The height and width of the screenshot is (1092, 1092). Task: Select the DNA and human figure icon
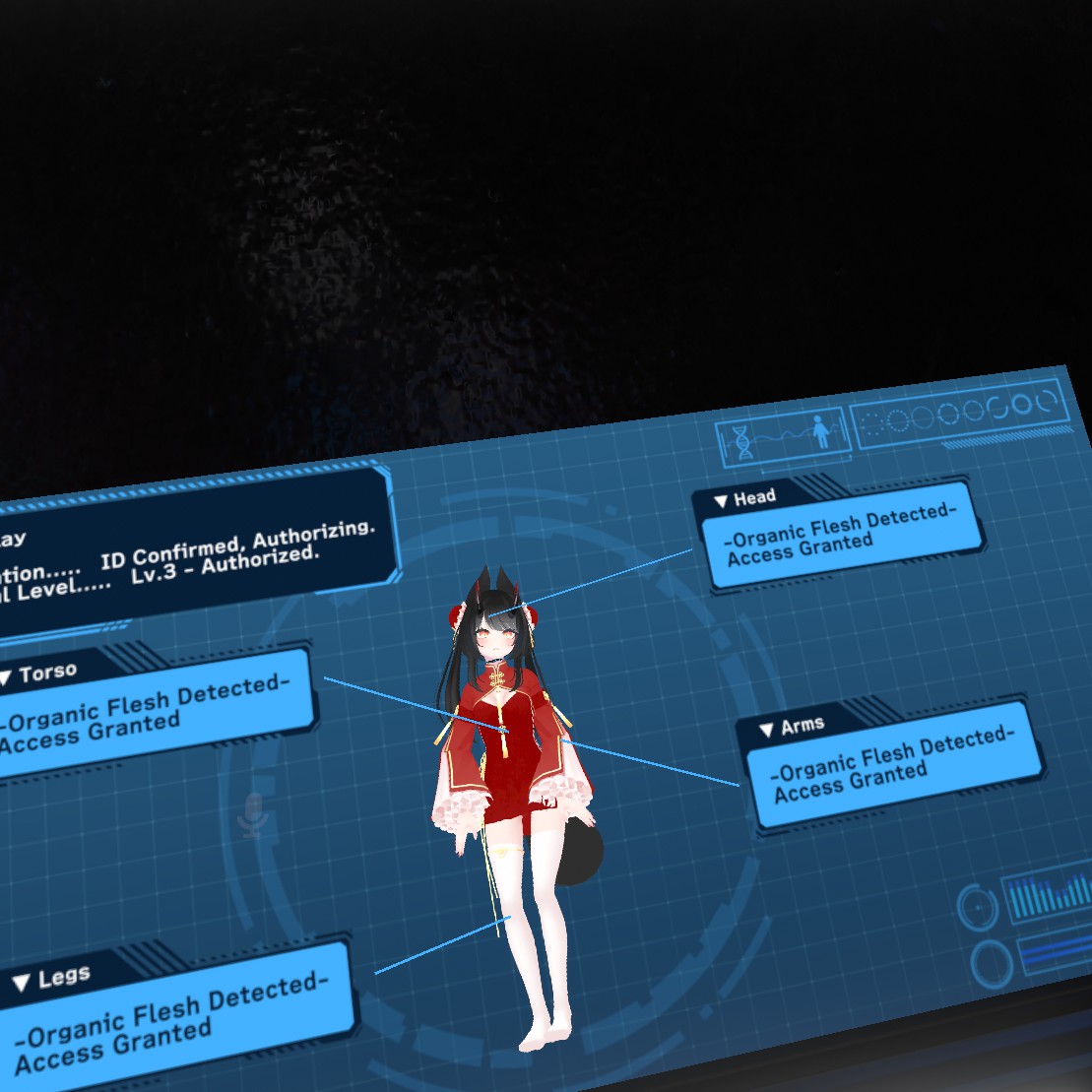point(781,435)
